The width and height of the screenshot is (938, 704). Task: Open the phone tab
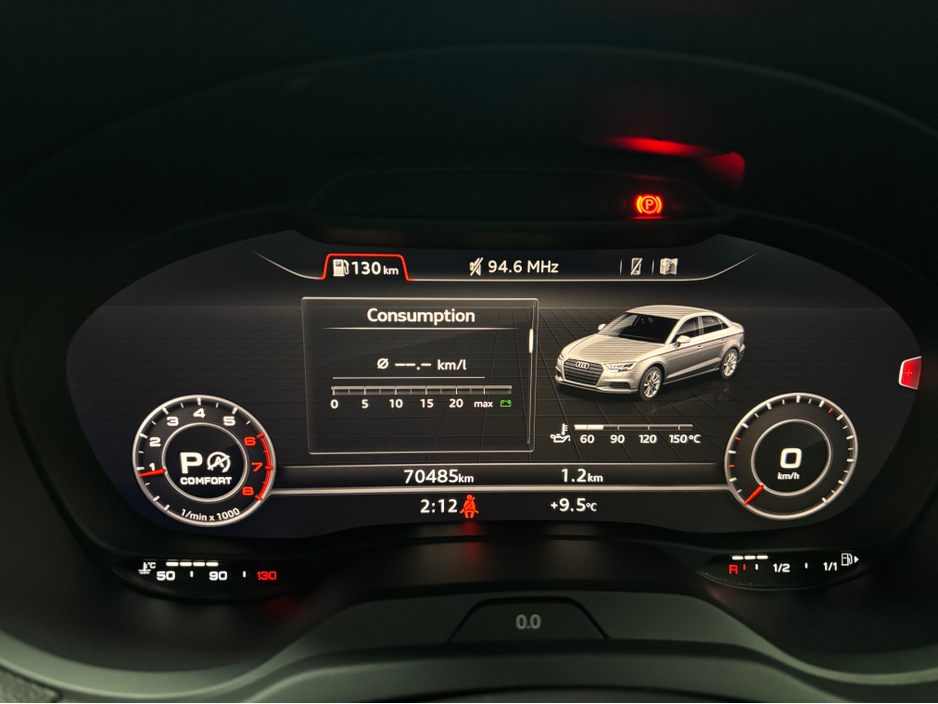pyautogui.click(x=637, y=267)
